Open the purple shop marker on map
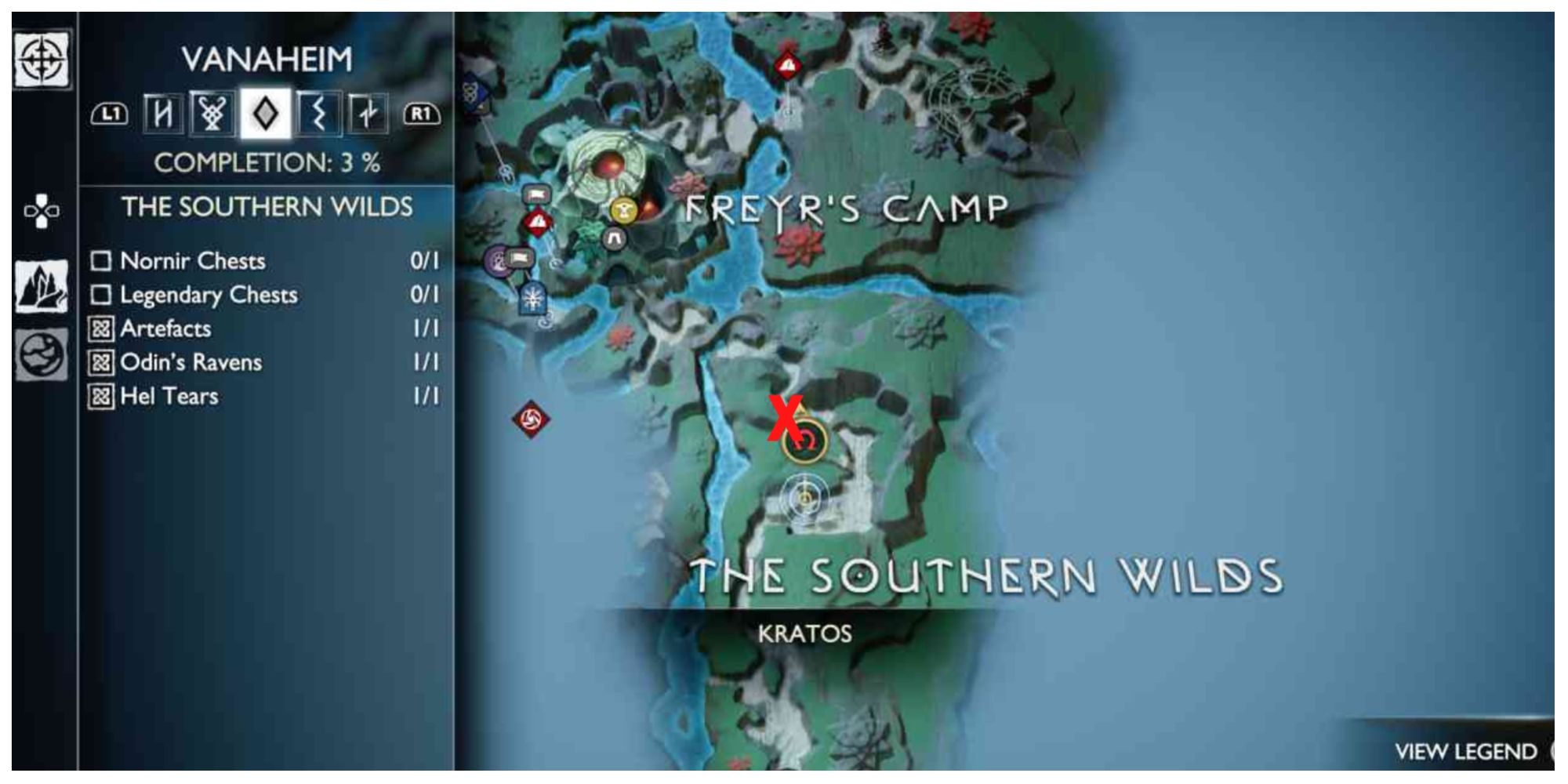This screenshot has width=1568, height=784. point(497,259)
